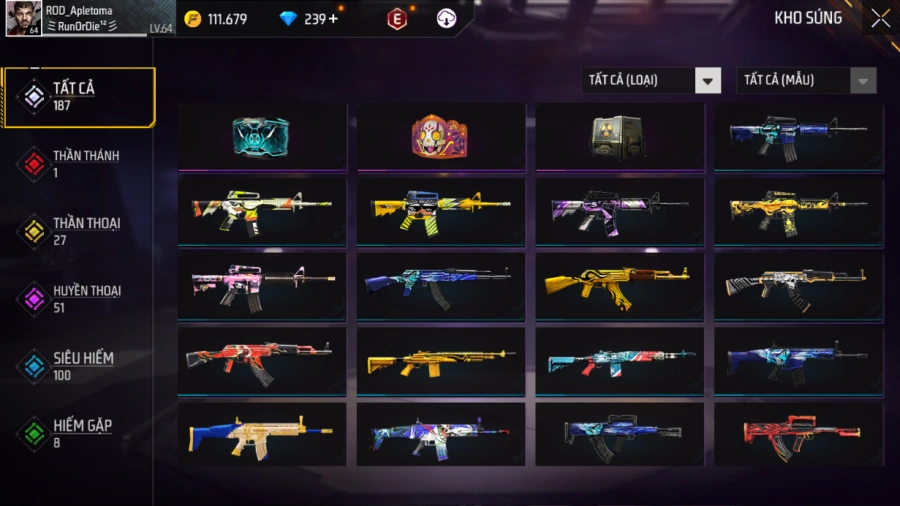Add diamonds with the plus button

pos(333,19)
